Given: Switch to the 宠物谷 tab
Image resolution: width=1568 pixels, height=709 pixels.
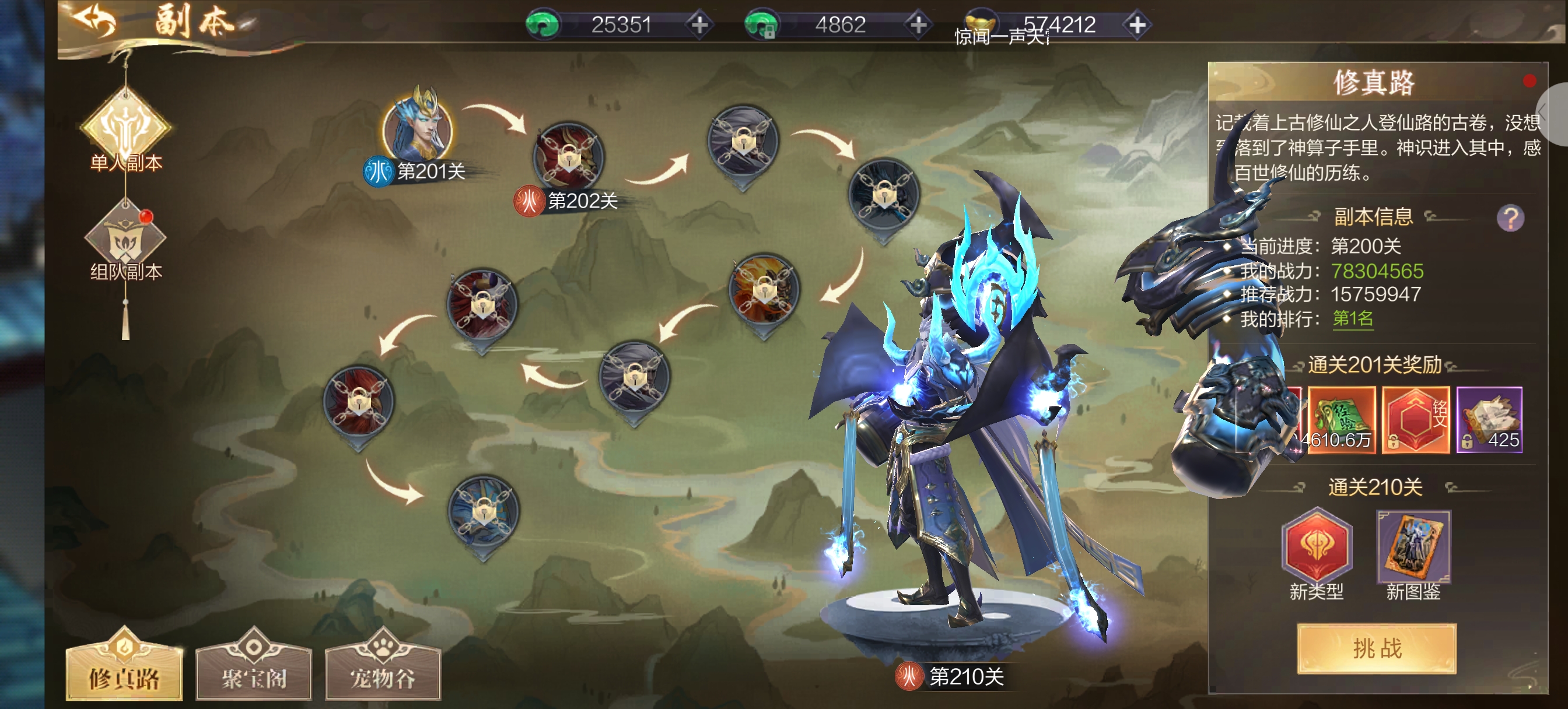Looking at the screenshot, I should pos(383,672).
